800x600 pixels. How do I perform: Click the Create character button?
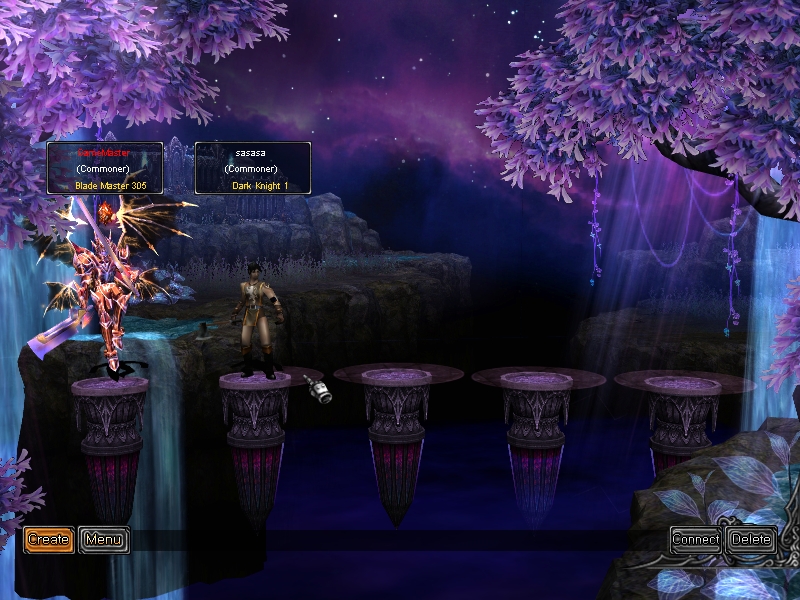point(48,540)
